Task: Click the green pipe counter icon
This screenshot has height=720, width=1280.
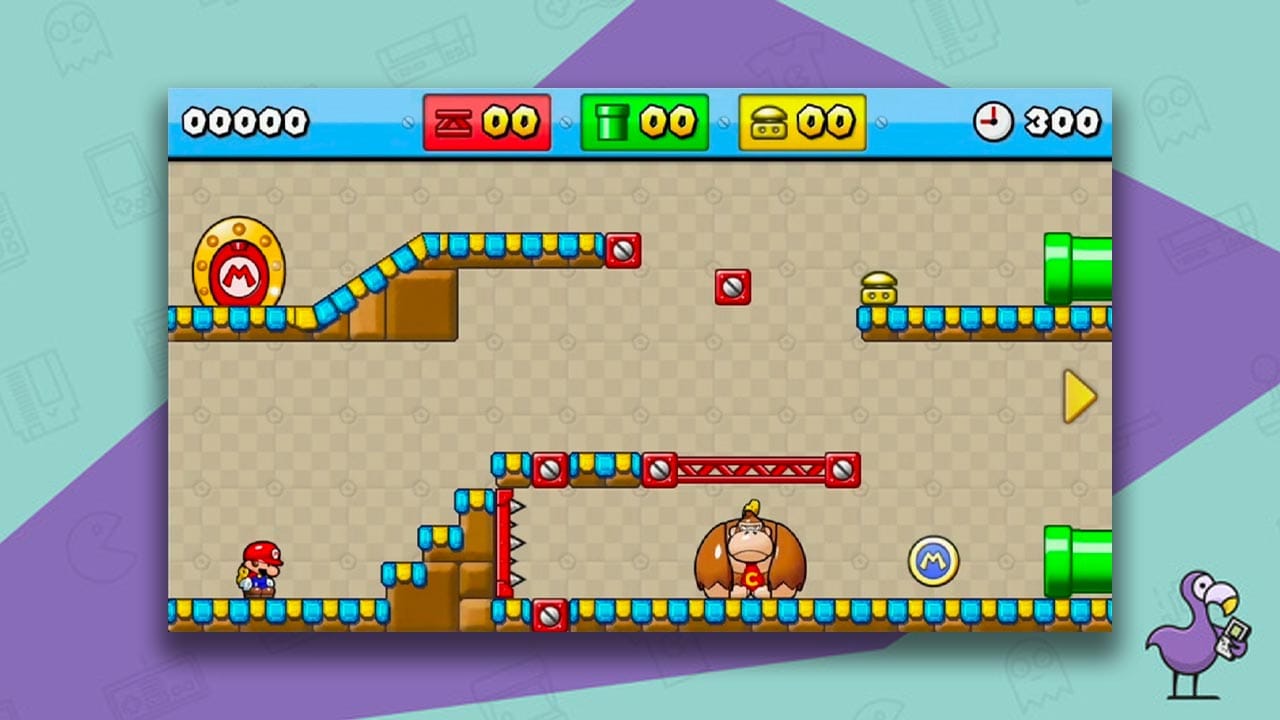Action: click(614, 122)
